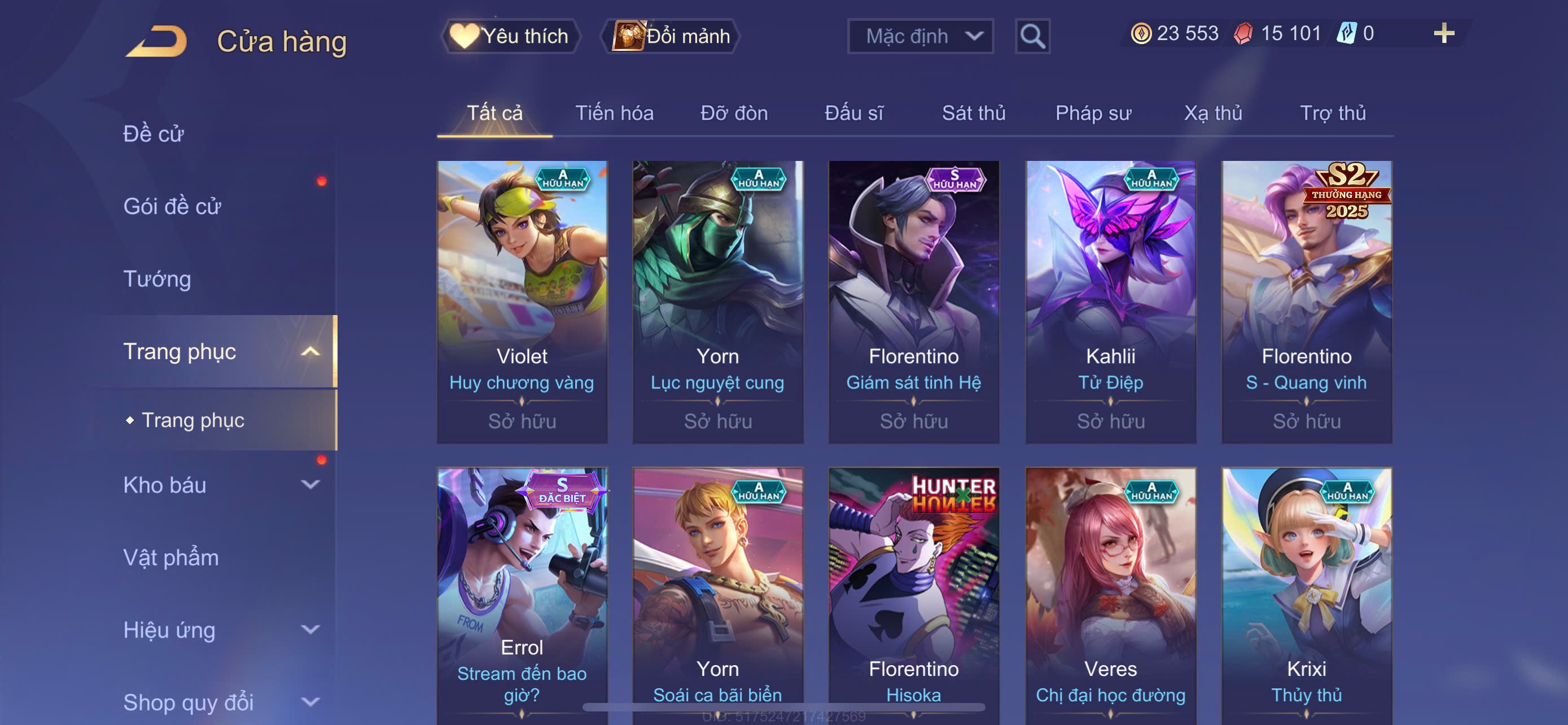Viewport: 1568px width, 725px height.
Task: Show the Pháp sư skins tab
Action: pyautogui.click(x=1093, y=113)
